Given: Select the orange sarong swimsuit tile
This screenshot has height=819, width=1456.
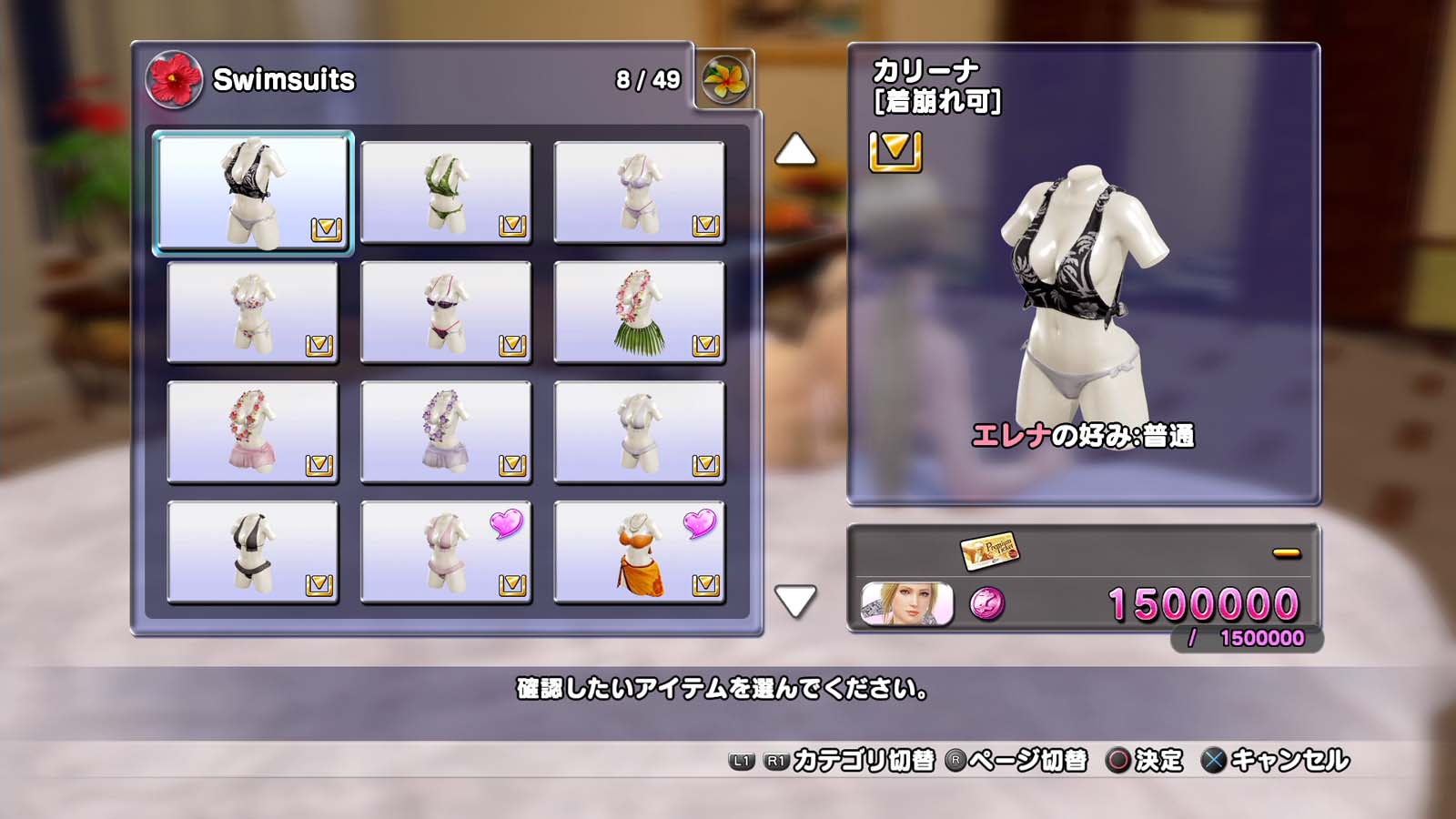Looking at the screenshot, I should coord(639,552).
